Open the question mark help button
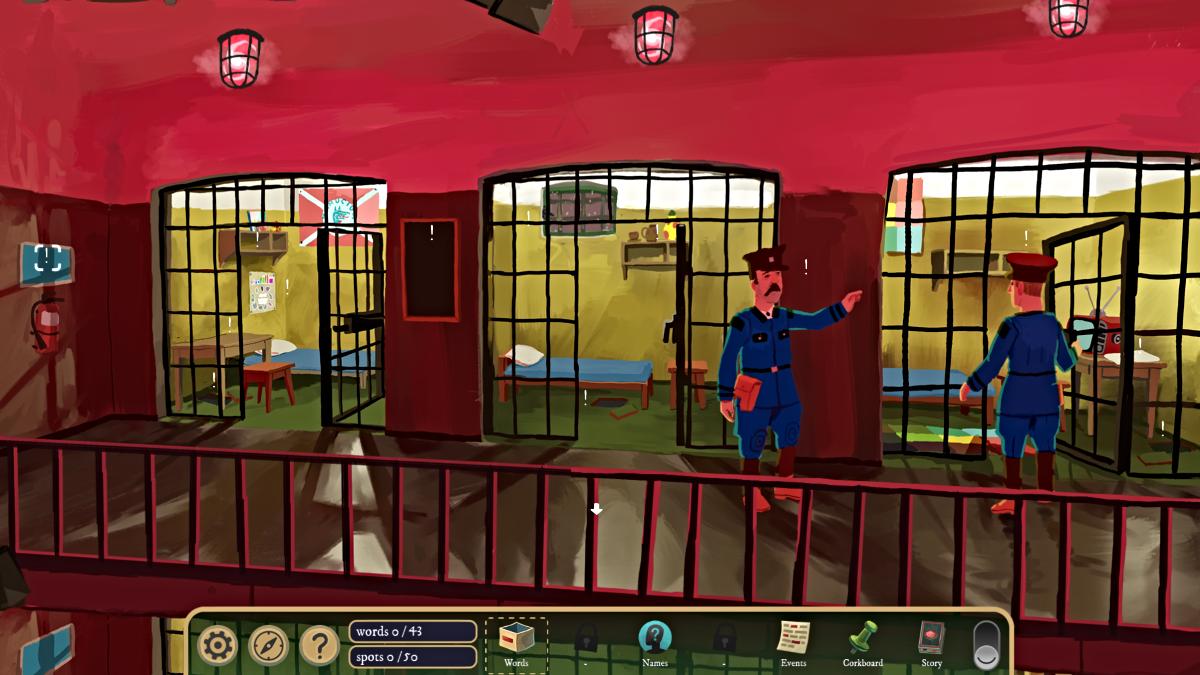 [x=319, y=645]
